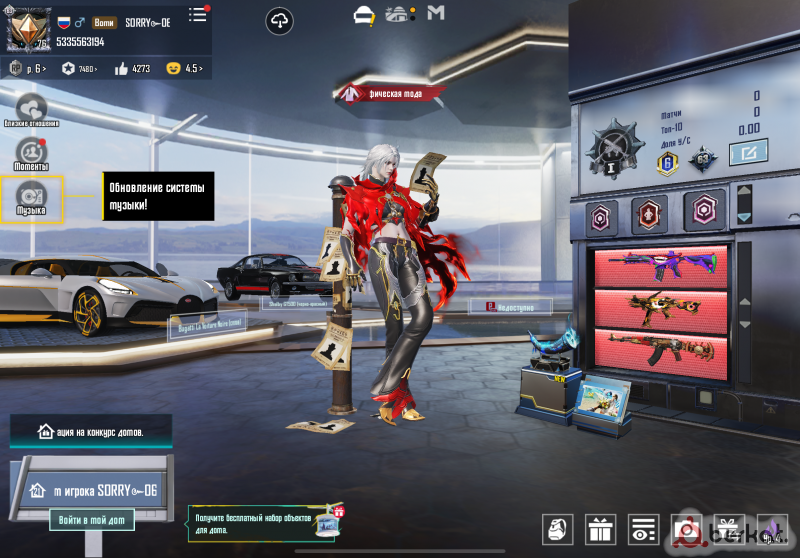Open the Близкие отношения menu
800x558 pixels.
tap(31, 109)
